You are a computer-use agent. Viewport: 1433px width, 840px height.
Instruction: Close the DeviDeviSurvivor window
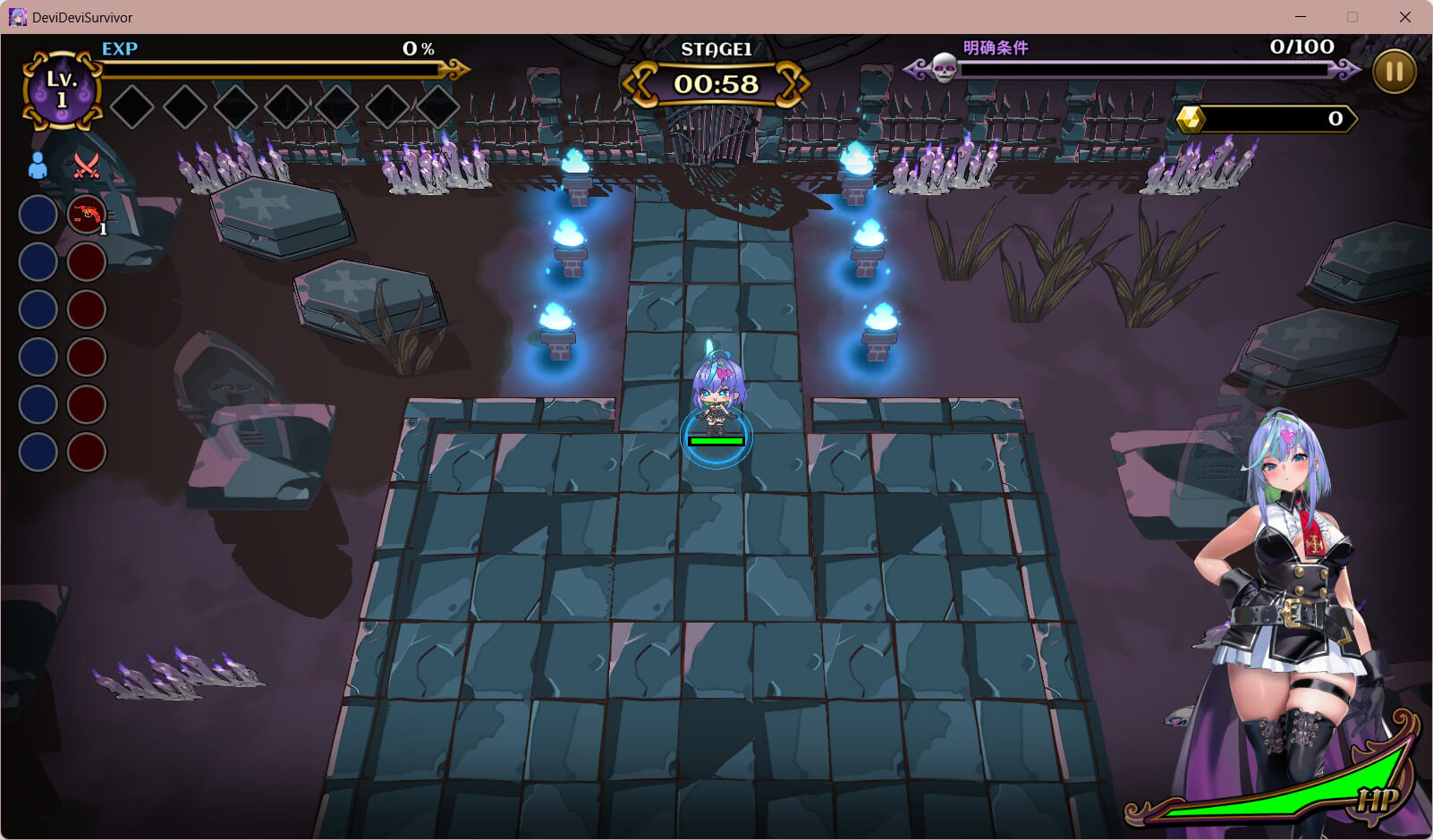point(1404,17)
